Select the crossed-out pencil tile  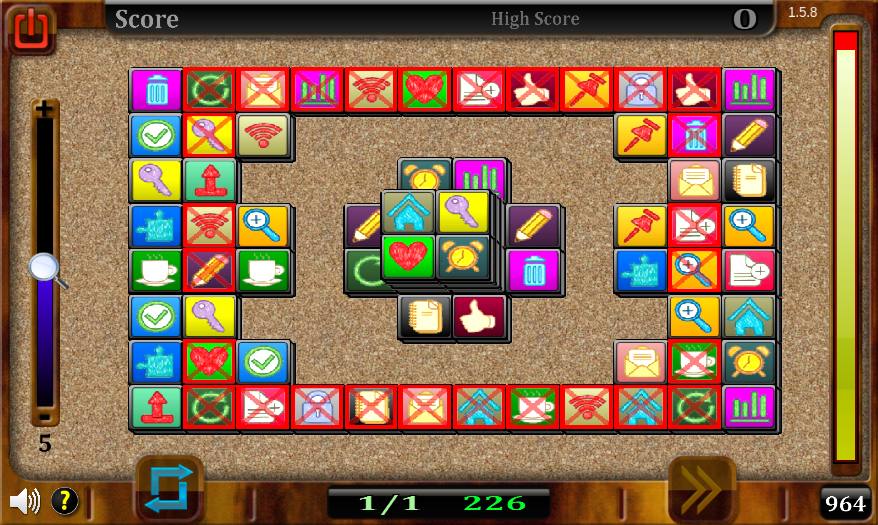tap(209, 270)
